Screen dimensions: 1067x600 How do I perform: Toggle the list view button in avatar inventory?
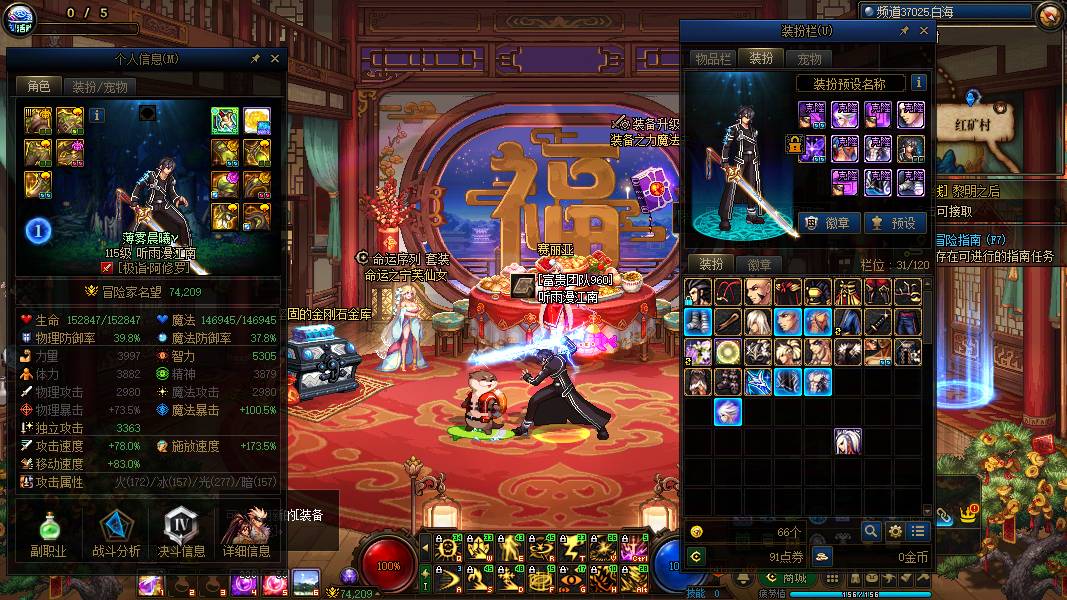tap(918, 531)
